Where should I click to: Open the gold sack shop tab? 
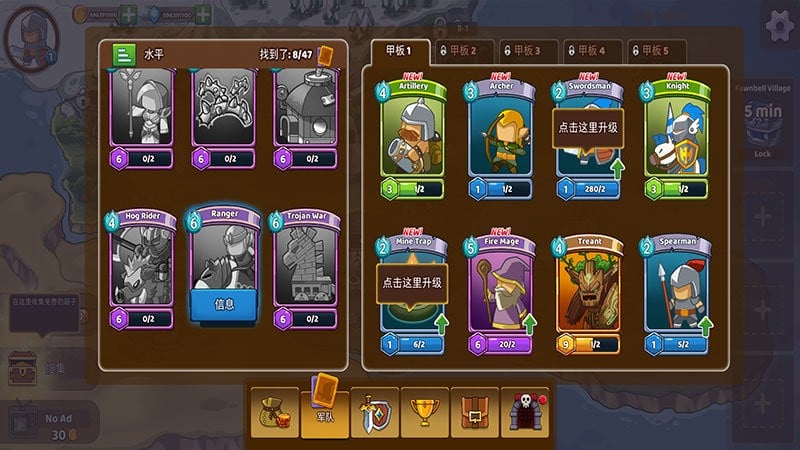tap(274, 411)
